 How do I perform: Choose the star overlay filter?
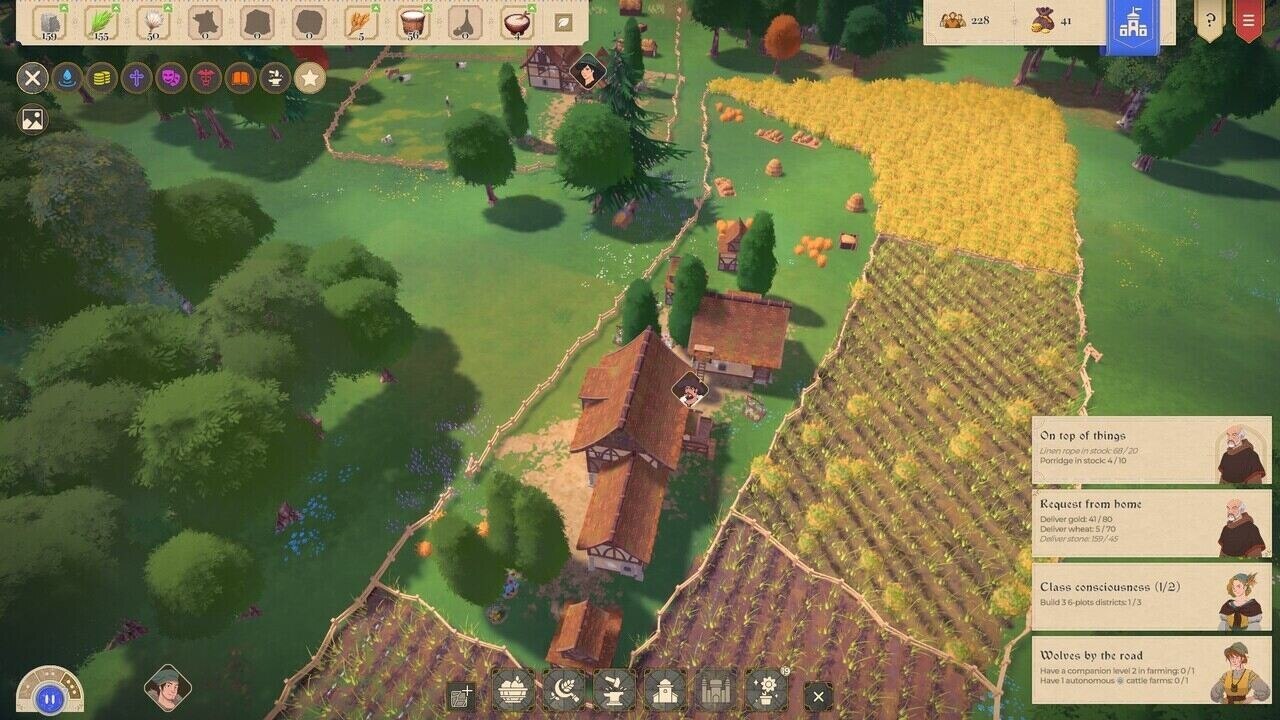click(x=309, y=77)
